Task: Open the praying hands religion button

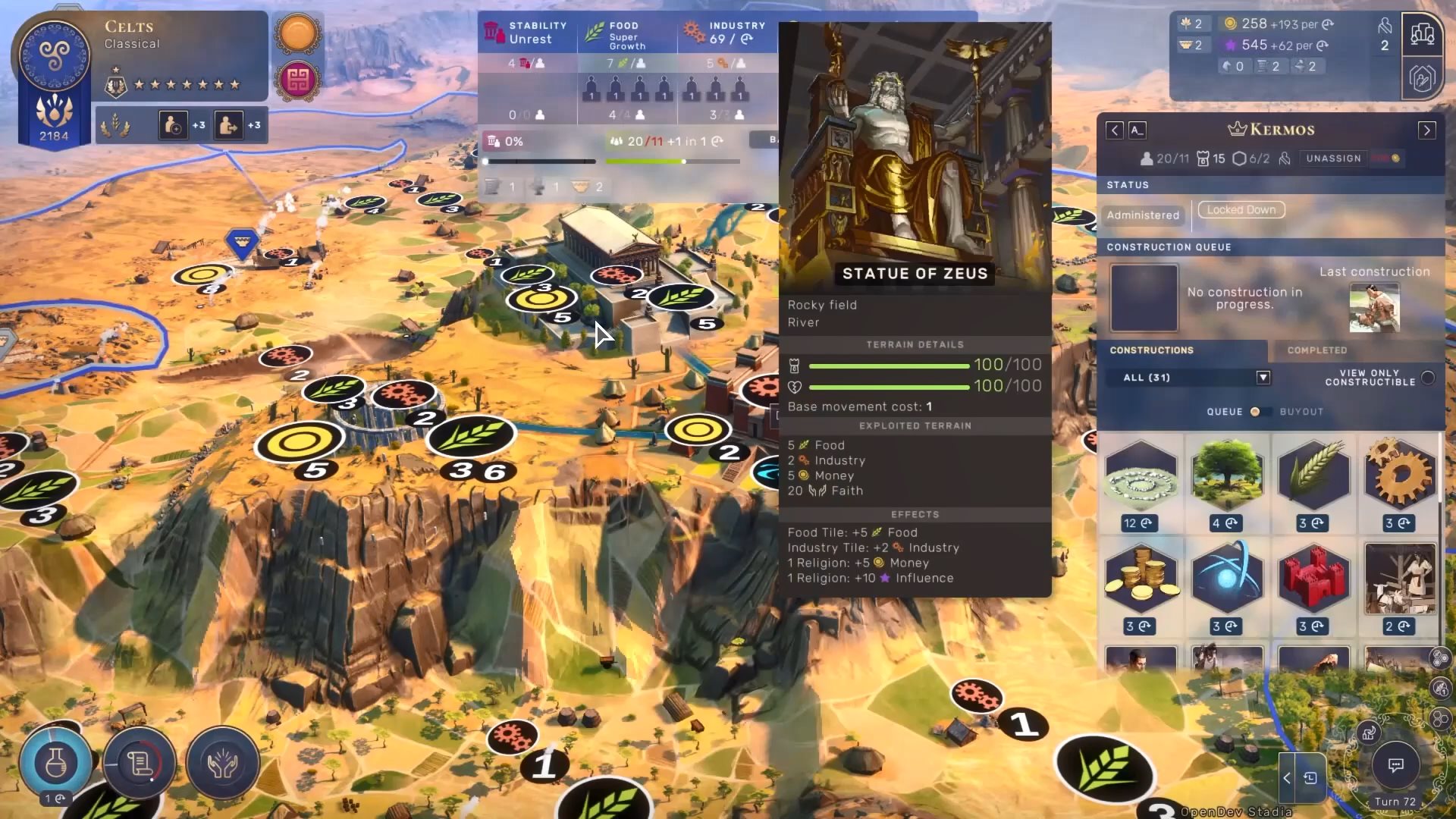Action: tap(223, 764)
